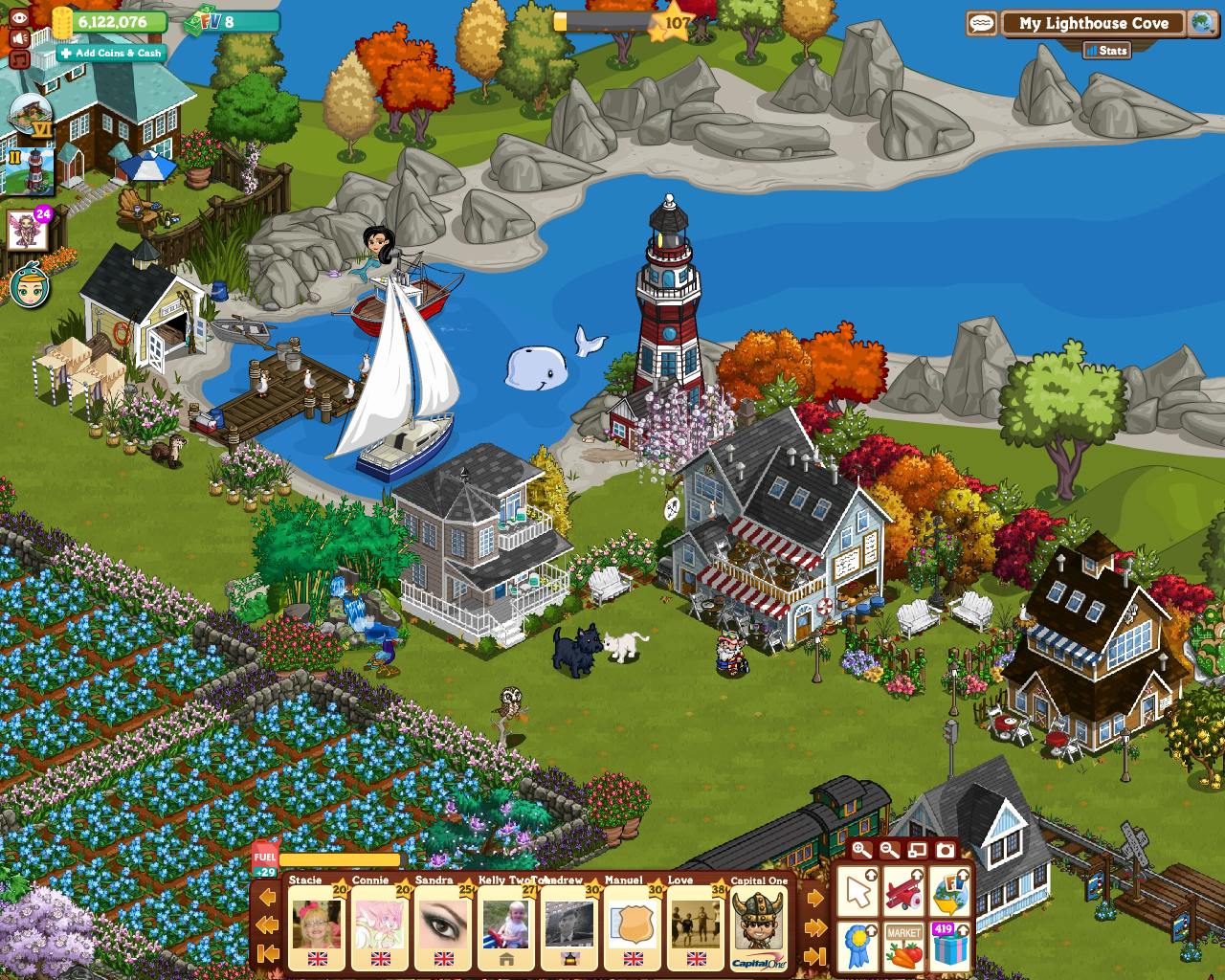Select the avatar face icon with duck hat
Screen dimensions: 1225x980
click(x=30, y=287)
